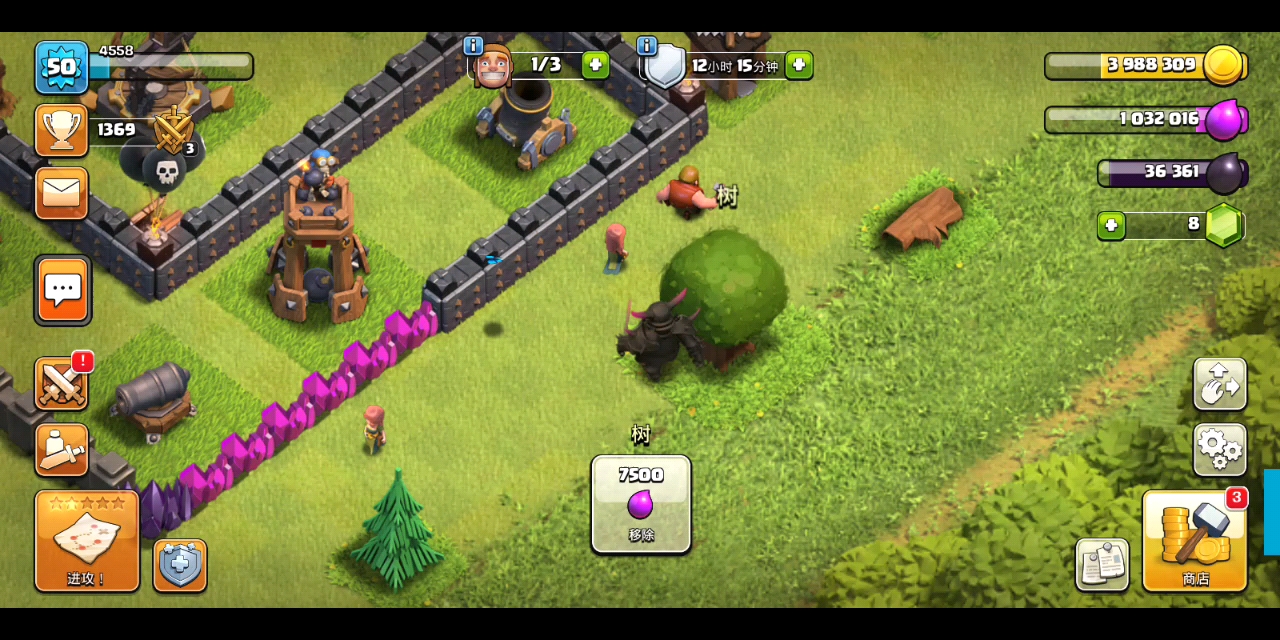Screen dimensions: 1280x640
Task: Buy more gems with the green plus
Action: pyautogui.click(x=1111, y=225)
